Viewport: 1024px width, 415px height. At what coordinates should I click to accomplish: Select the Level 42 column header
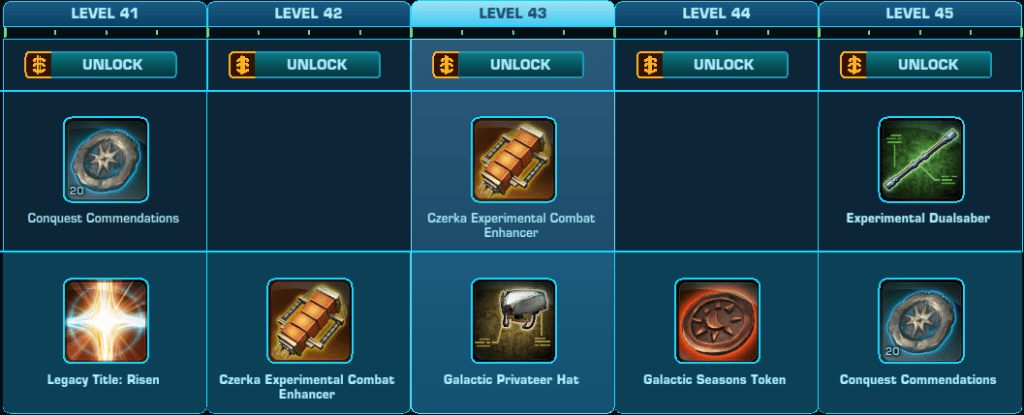(309, 14)
